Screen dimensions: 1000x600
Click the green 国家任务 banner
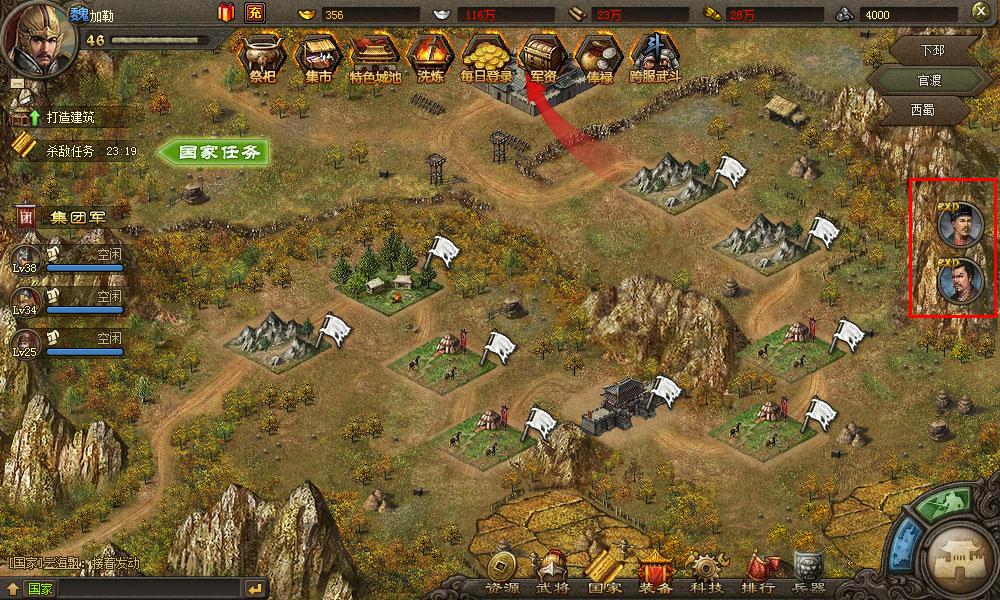click(x=218, y=153)
